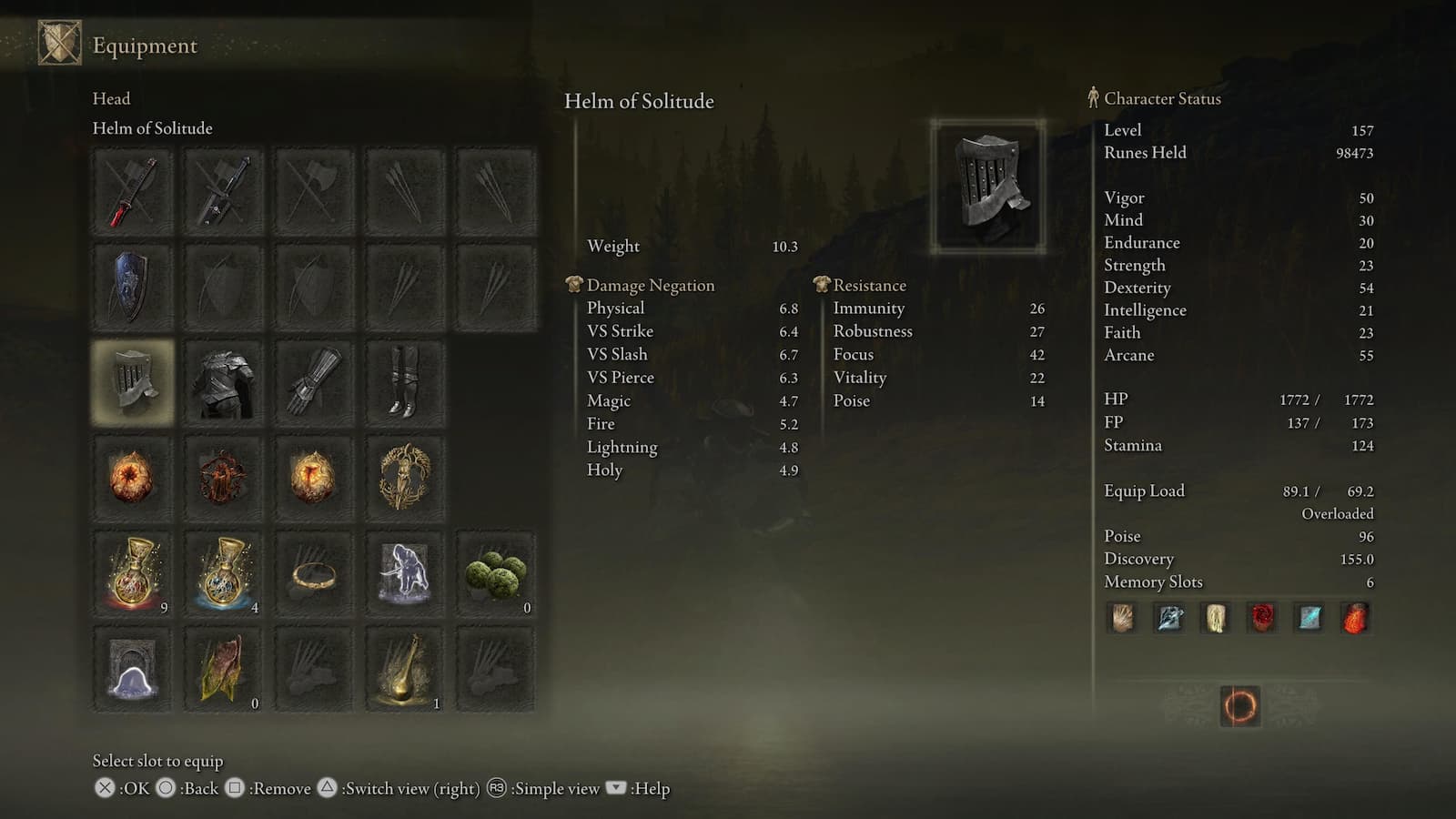
Task: Open the first memorized spell slot
Action: pos(1122,618)
